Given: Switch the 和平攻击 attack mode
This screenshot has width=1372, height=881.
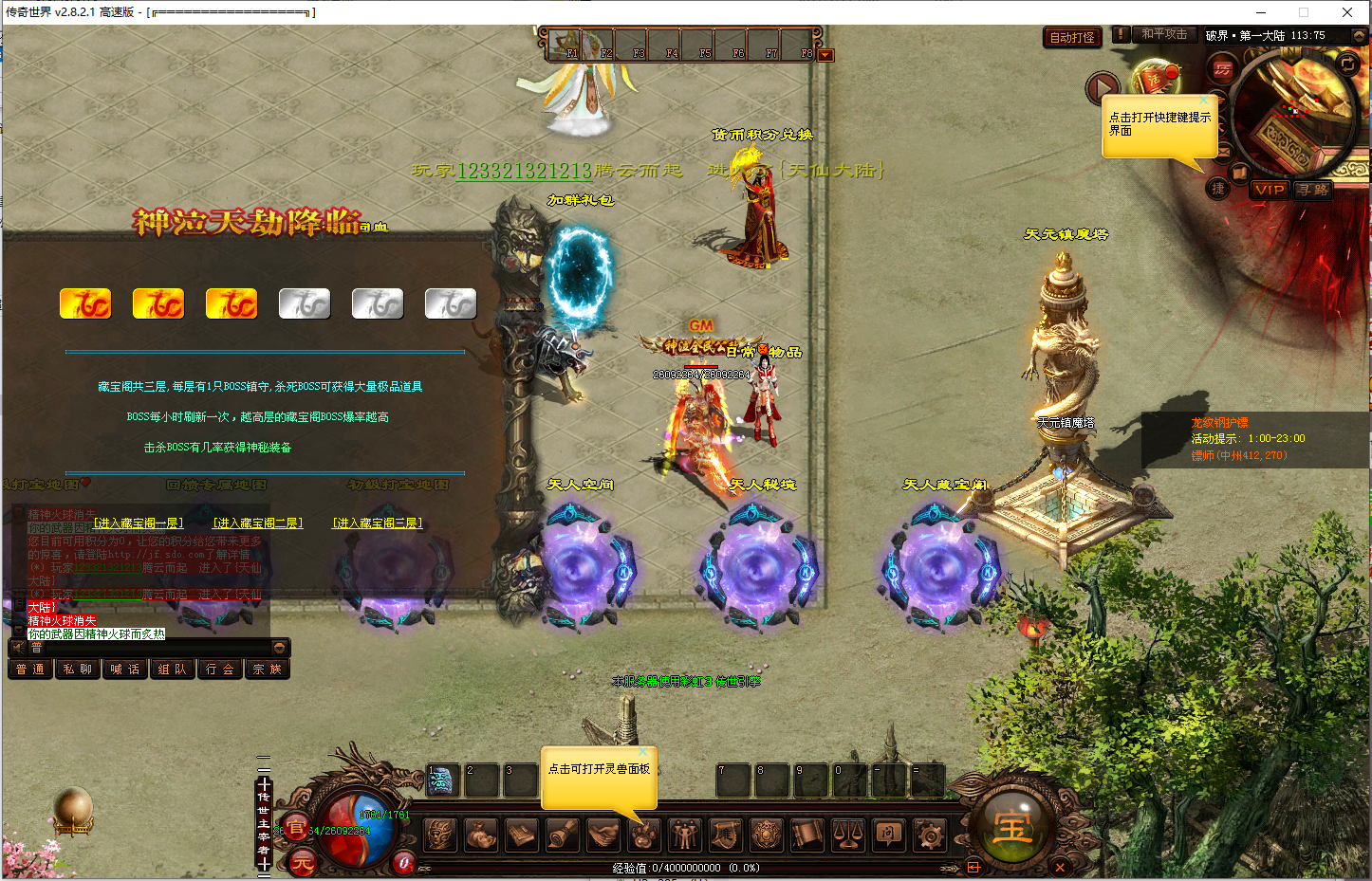Looking at the screenshot, I should pos(1163,34).
